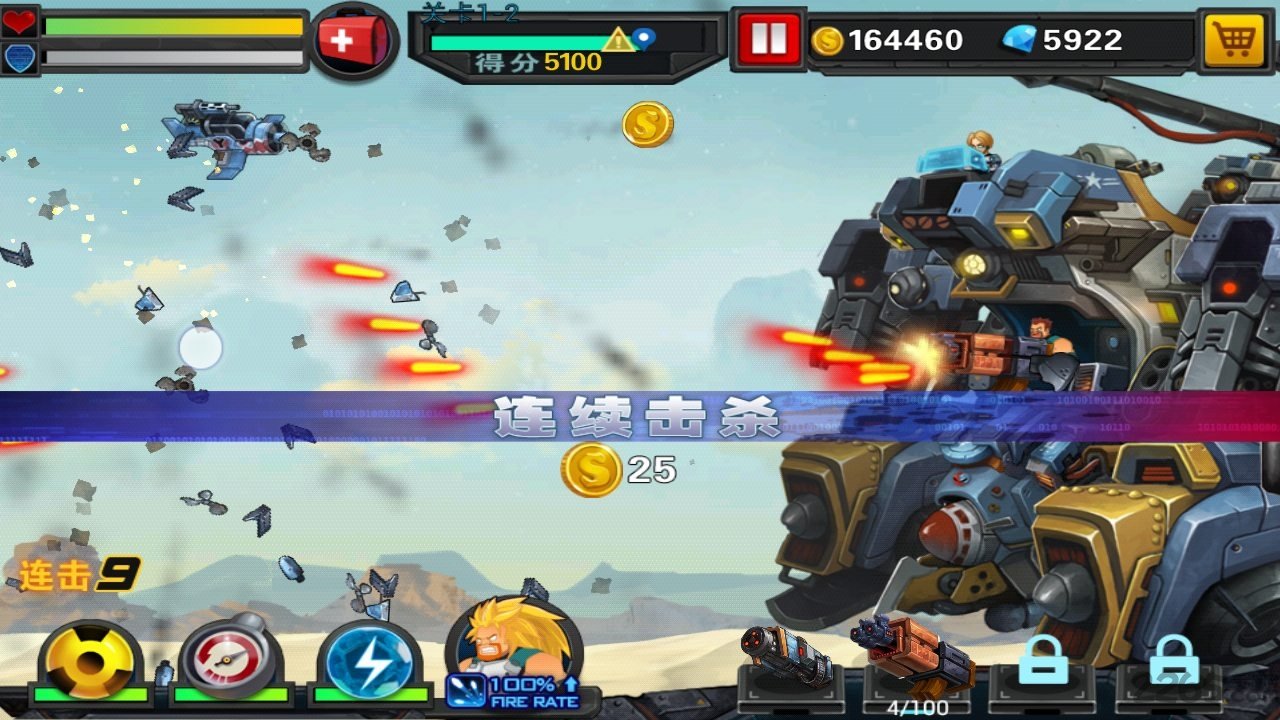Open the shopping cart store
Screen dimensions: 1280x720
1233,40
